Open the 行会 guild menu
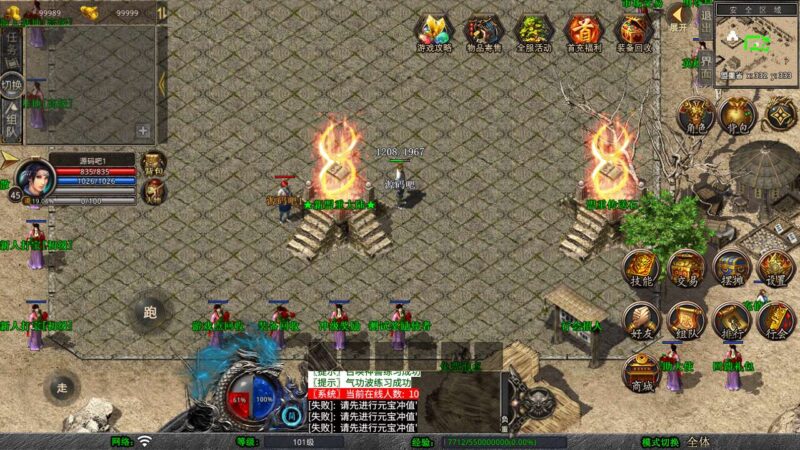Screen dimensions: 800x450 [x=777, y=321]
